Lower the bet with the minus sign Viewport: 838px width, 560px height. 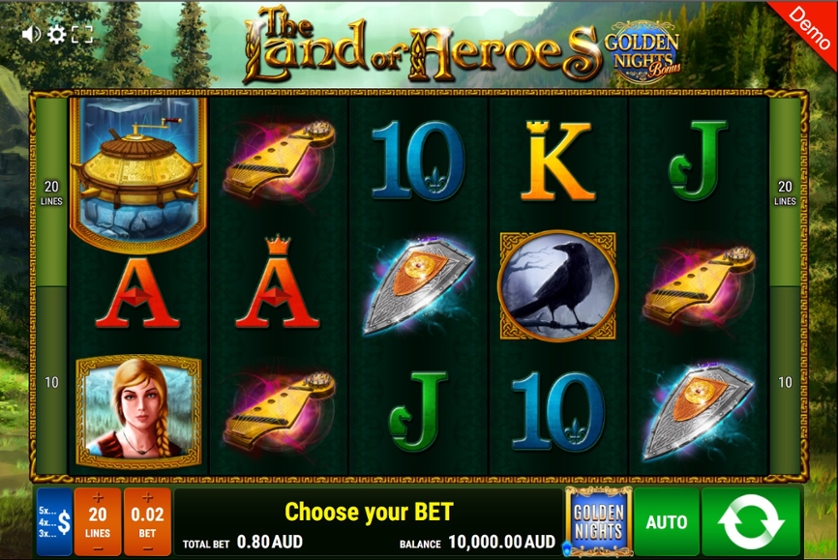pos(147,546)
